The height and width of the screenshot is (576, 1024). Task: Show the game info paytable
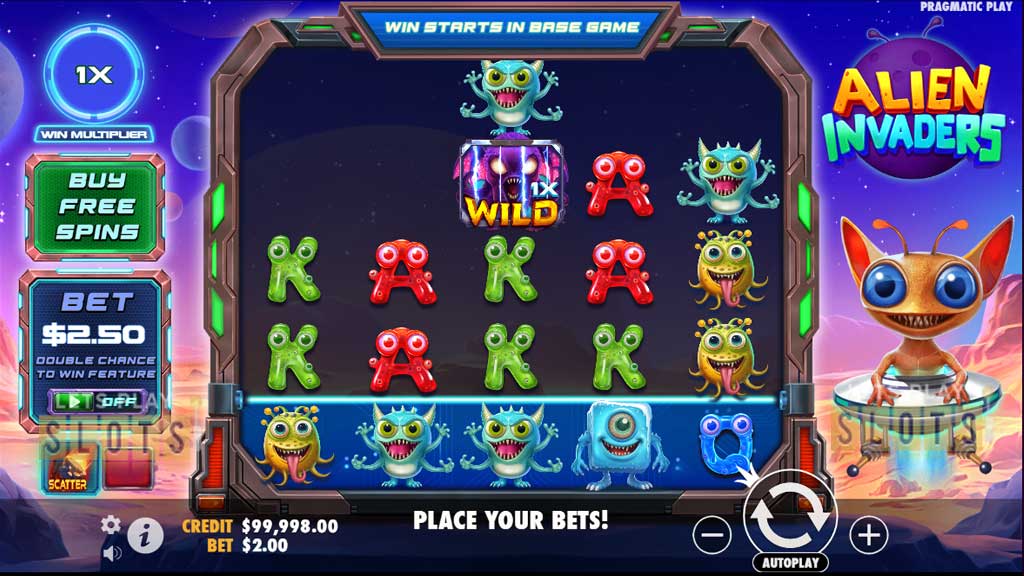(145, 535)
